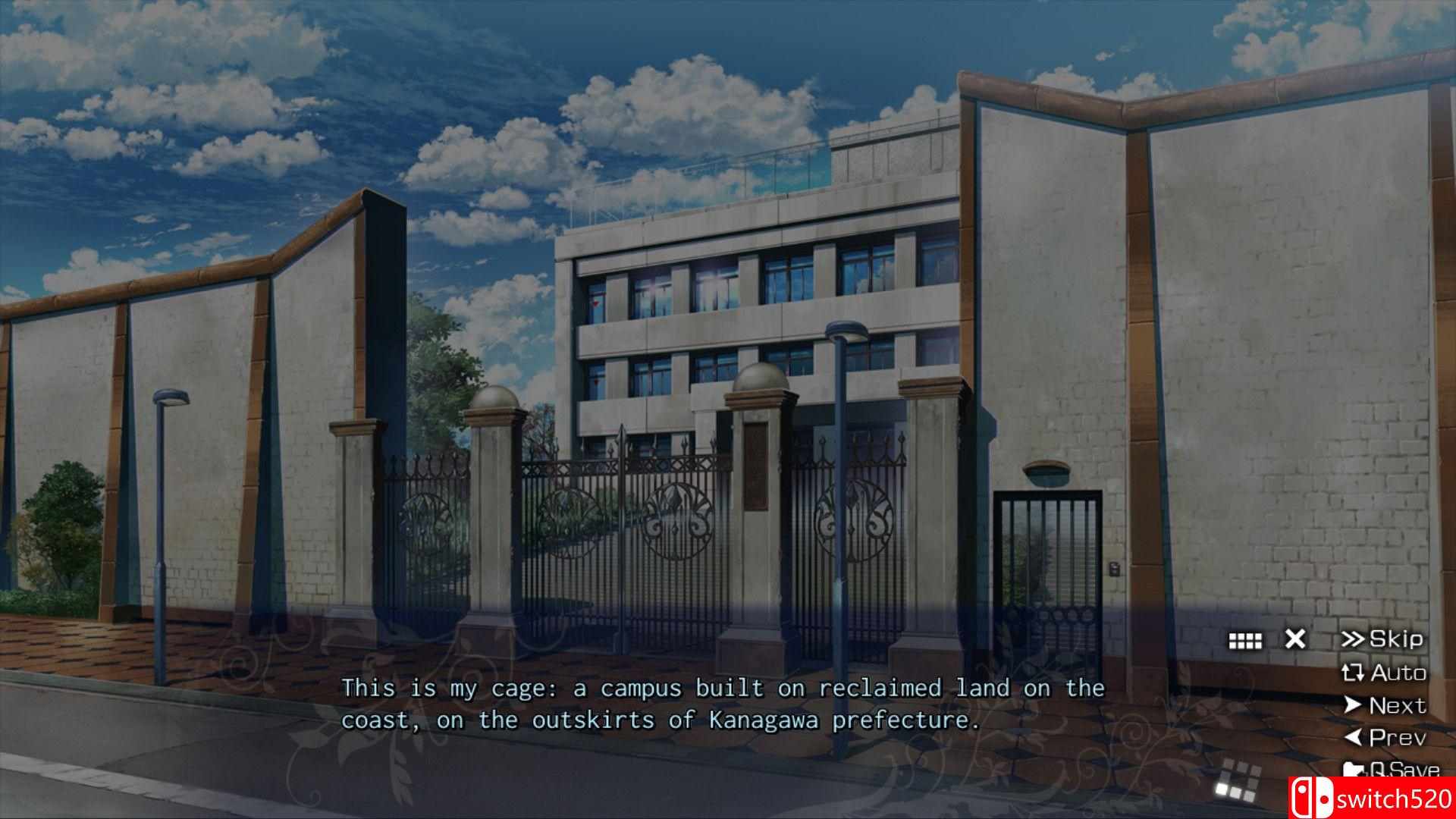1456x819 pixels.
Task: Open the backlog grid tiles icon
Action: [x=1245, y=641]
